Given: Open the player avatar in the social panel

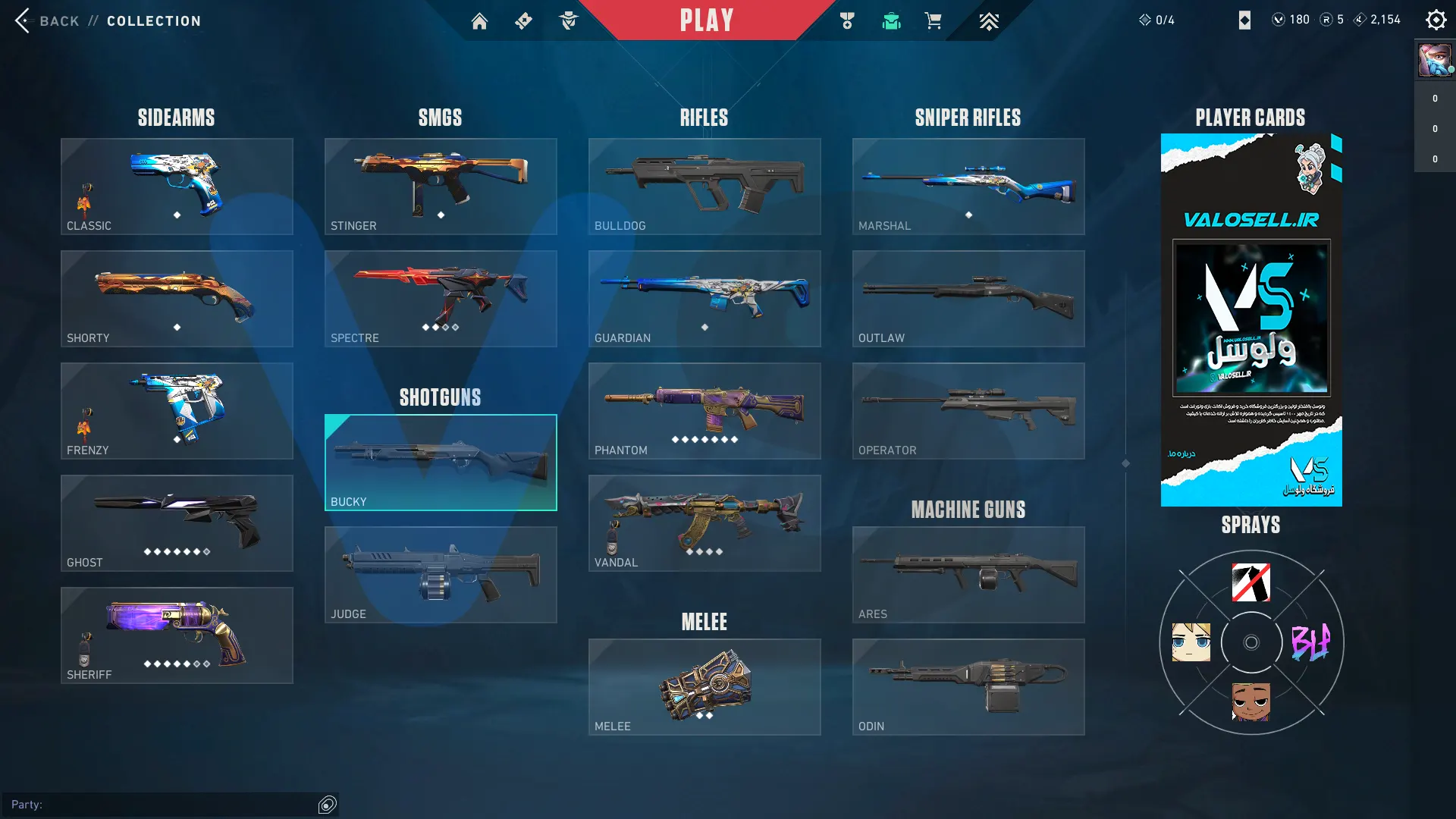Looking at the screenshot, I should [x=1434, y=60].
